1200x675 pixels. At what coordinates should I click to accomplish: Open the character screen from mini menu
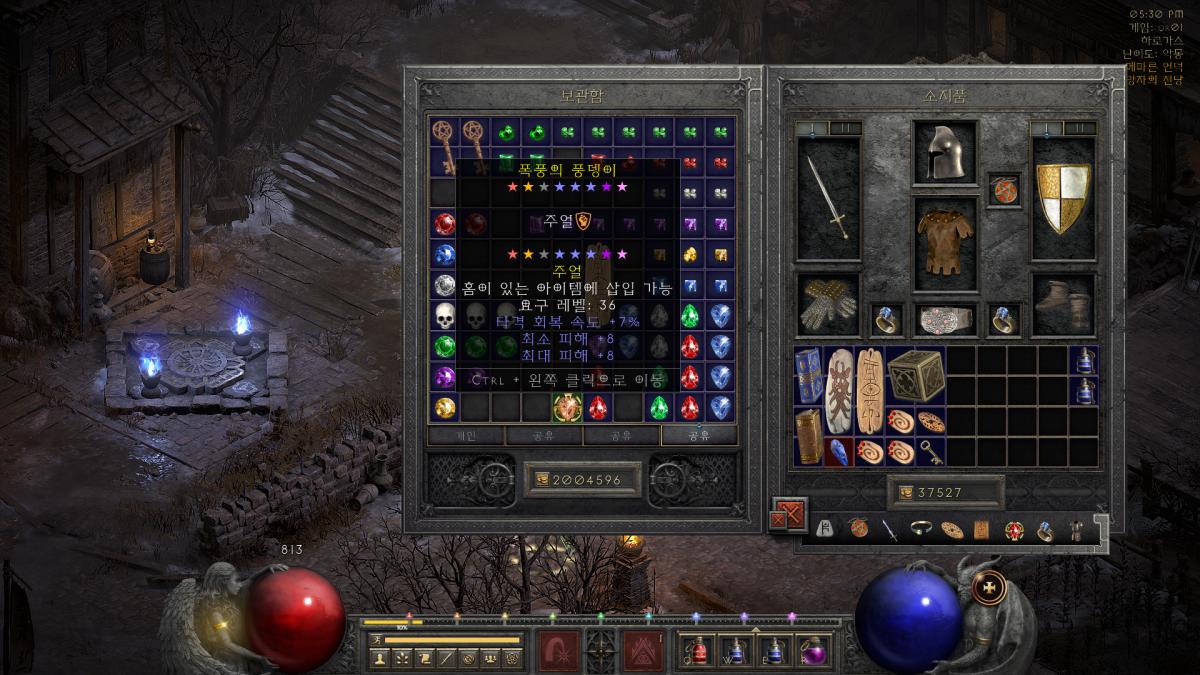point(380,658)
